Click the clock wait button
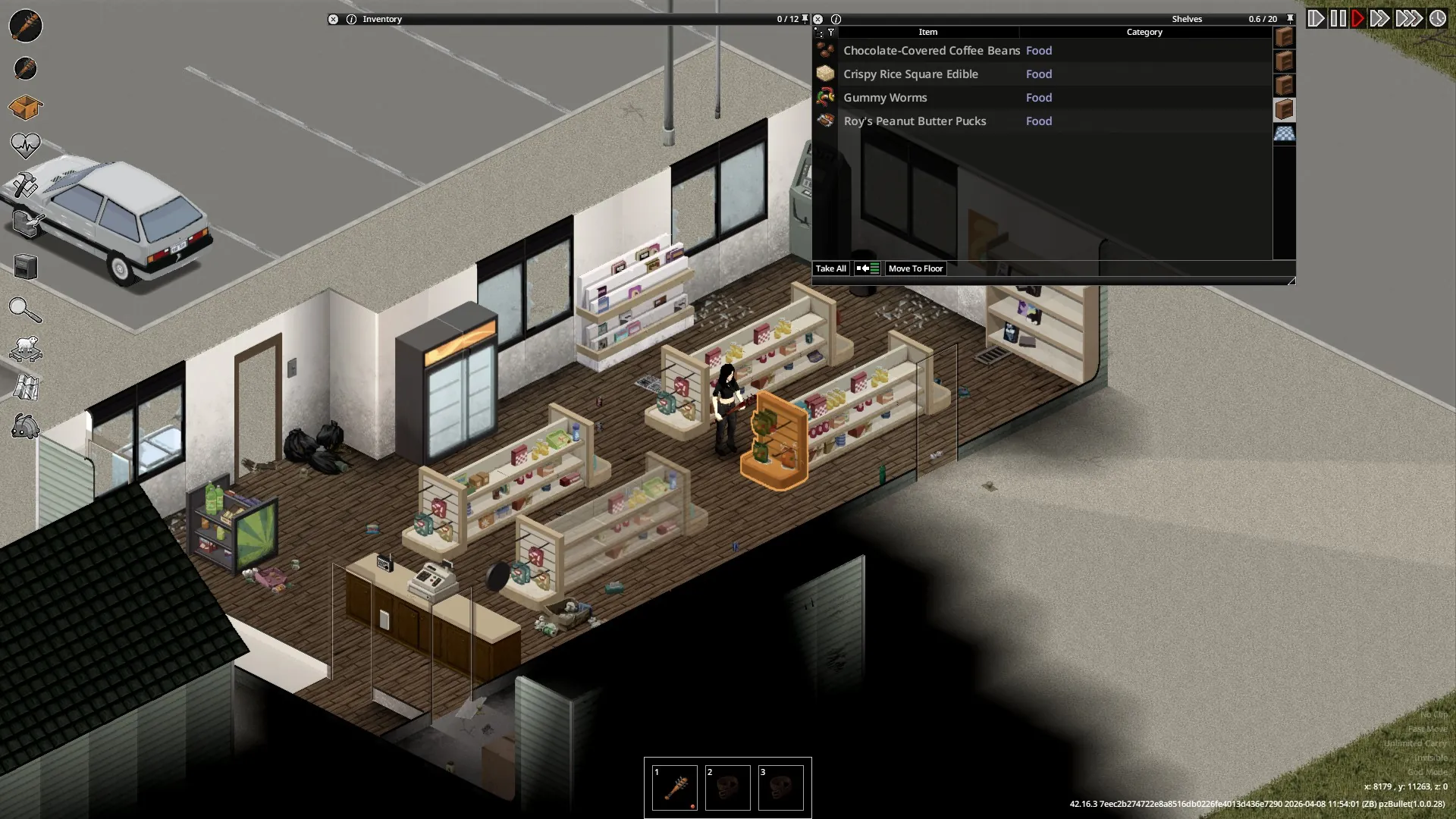Viewport: 1456px width, 819px height. [1437, 19]
